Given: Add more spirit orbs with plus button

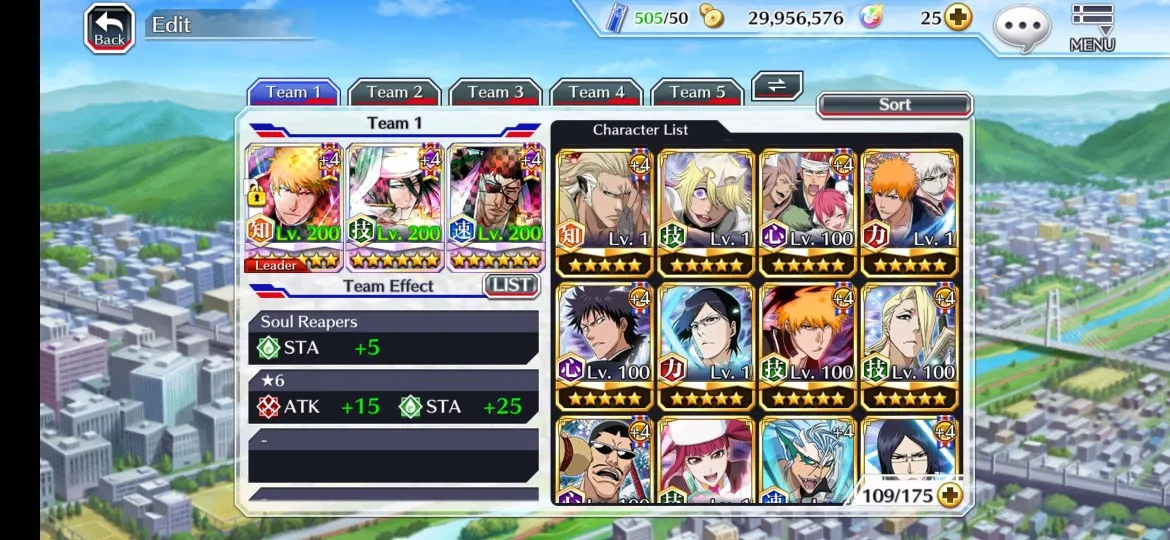Looking at the screenshot, I should tap(958, 18).
